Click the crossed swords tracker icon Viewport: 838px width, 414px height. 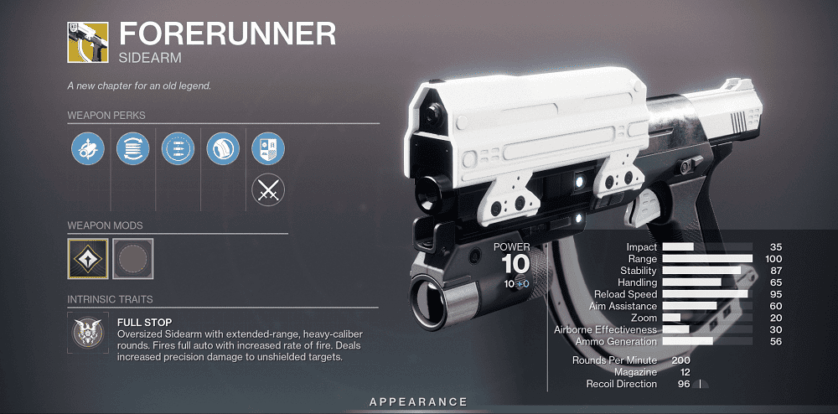tap(267, 189)
